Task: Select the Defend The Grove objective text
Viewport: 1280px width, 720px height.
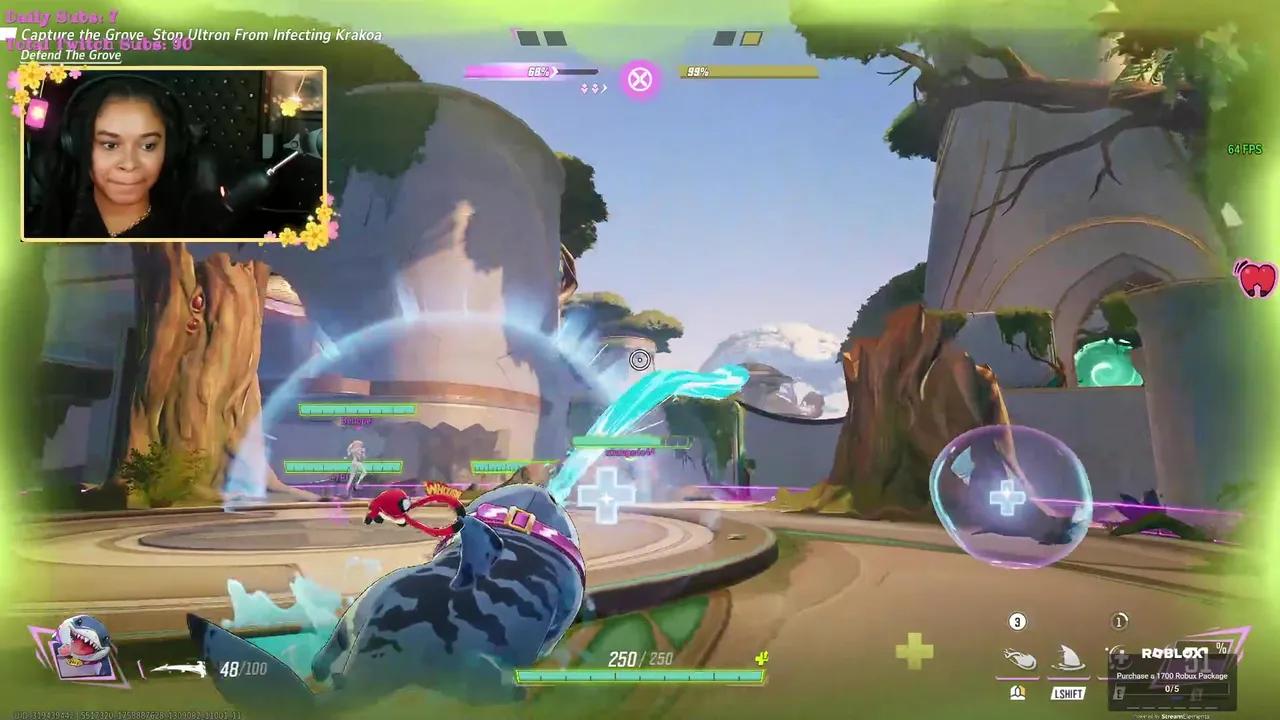Action: [71, 55]
